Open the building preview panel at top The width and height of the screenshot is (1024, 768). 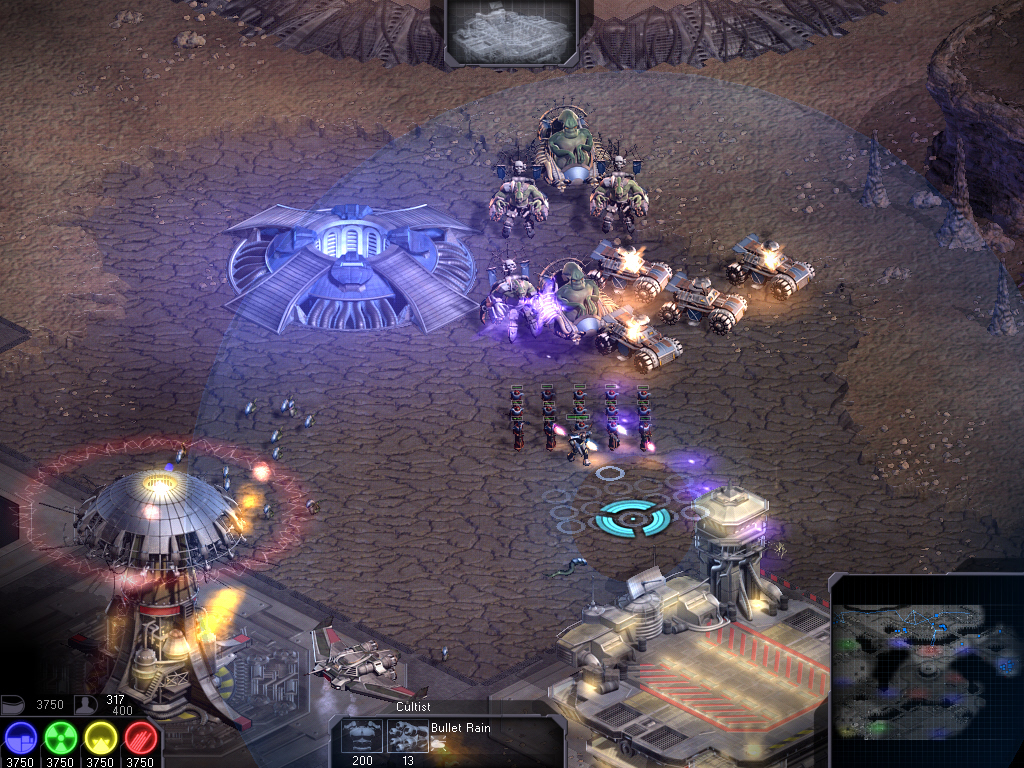click(x=512, y=33)
